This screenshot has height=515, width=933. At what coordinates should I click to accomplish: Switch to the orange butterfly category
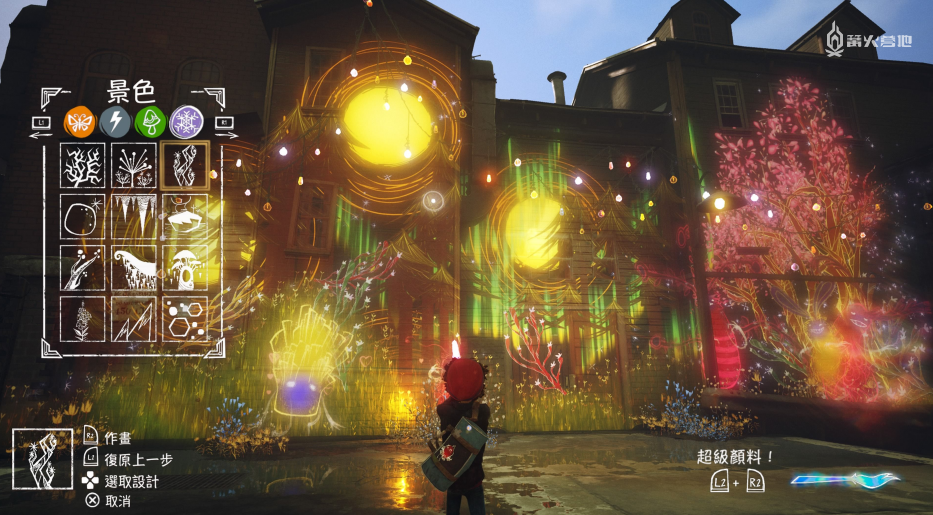click(x=79, y=122)
